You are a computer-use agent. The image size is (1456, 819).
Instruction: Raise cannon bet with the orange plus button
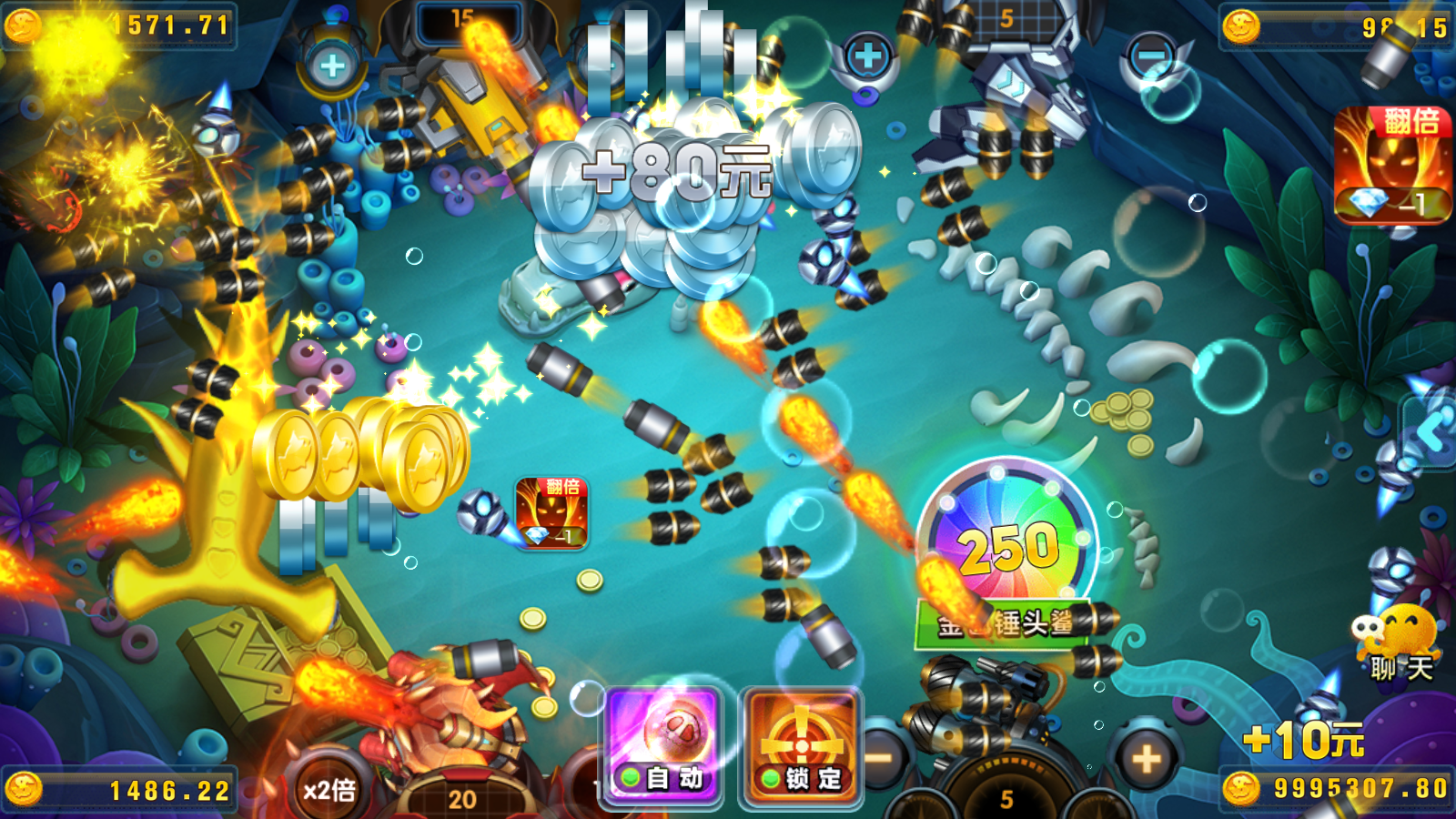[1146, 758]
